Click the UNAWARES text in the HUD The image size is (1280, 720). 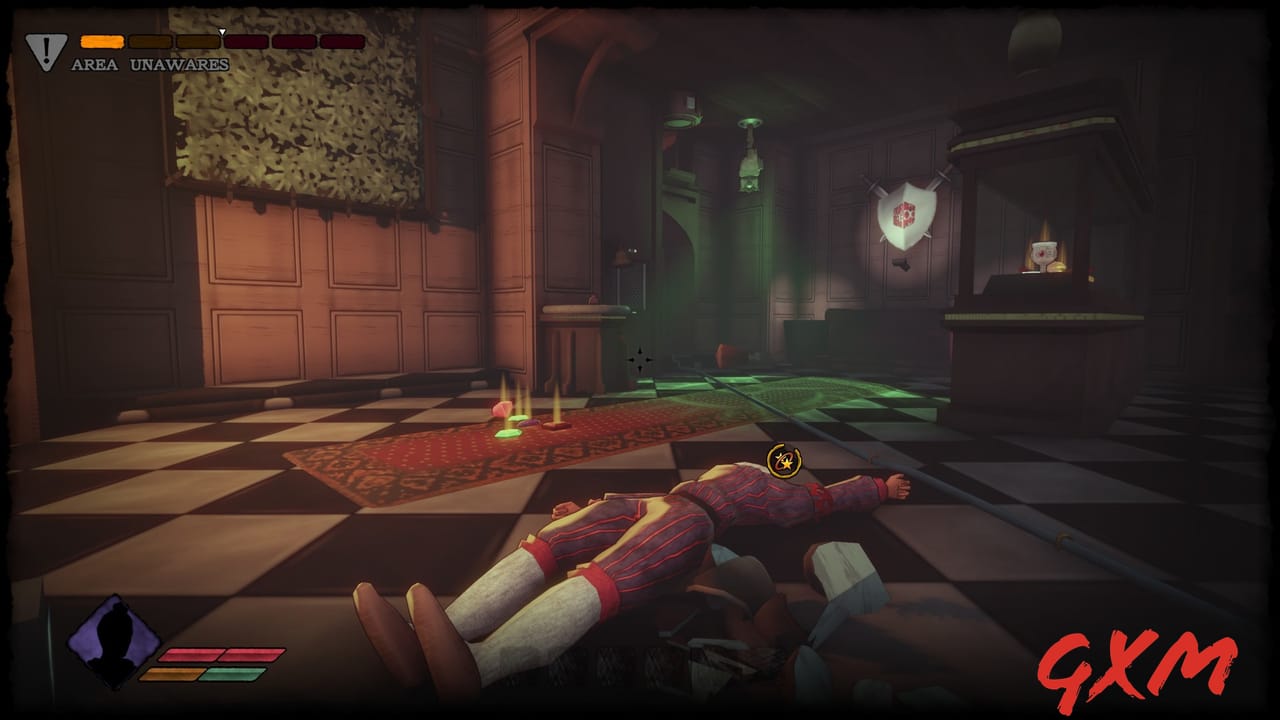point(178,62)
